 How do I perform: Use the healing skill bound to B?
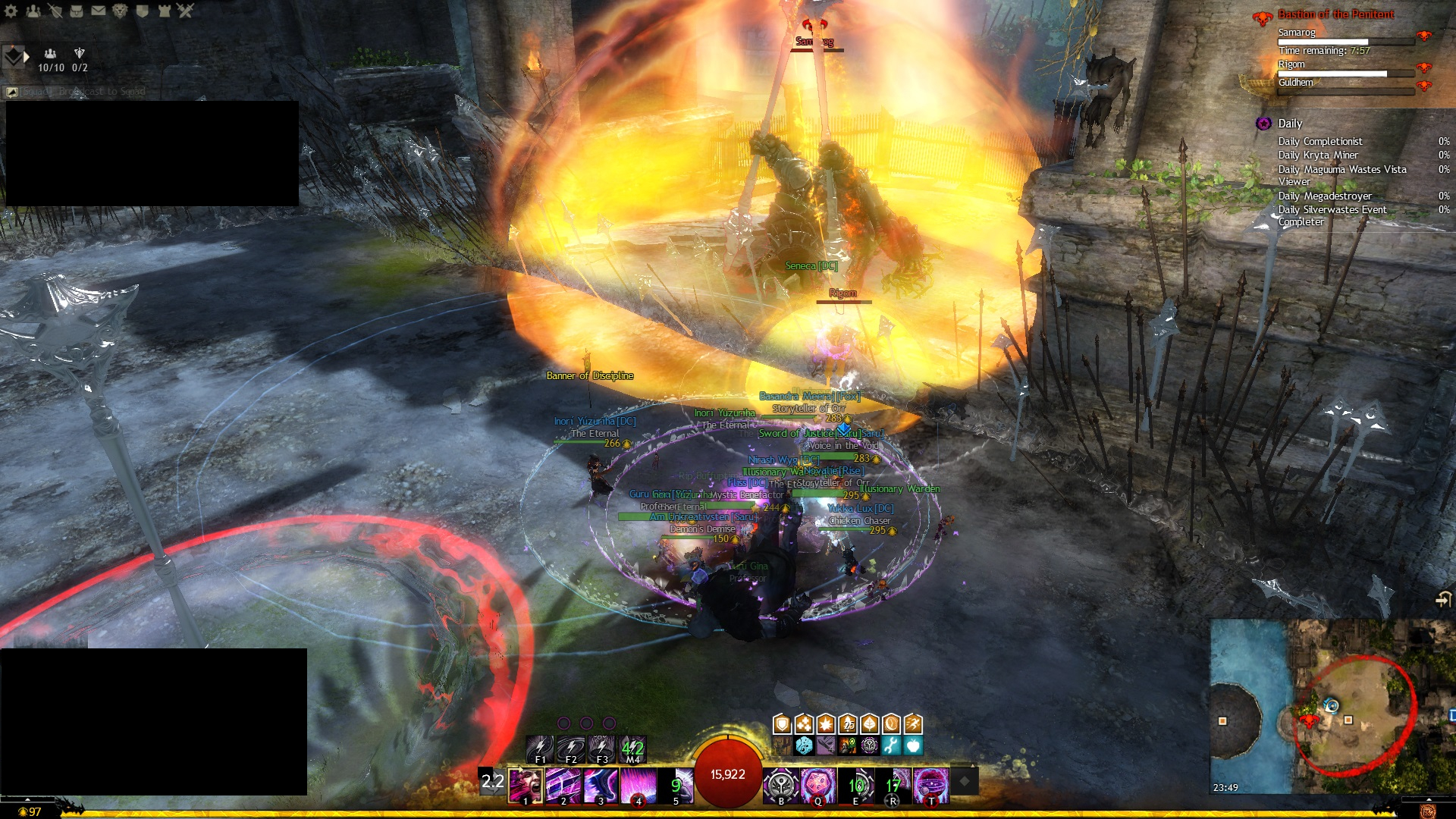[x=780, y=785]
